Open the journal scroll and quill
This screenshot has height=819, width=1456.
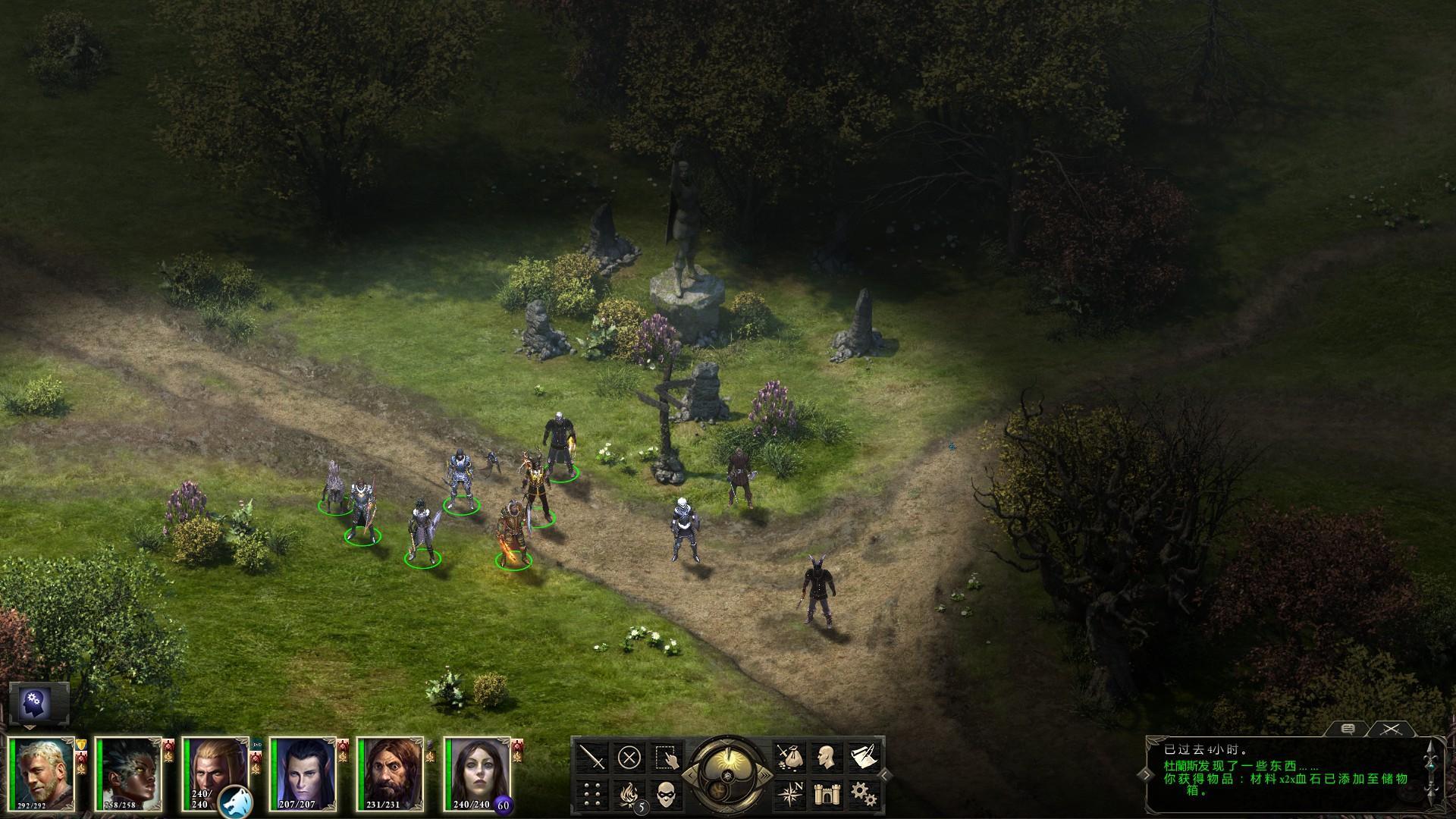[x=862, y=757]
